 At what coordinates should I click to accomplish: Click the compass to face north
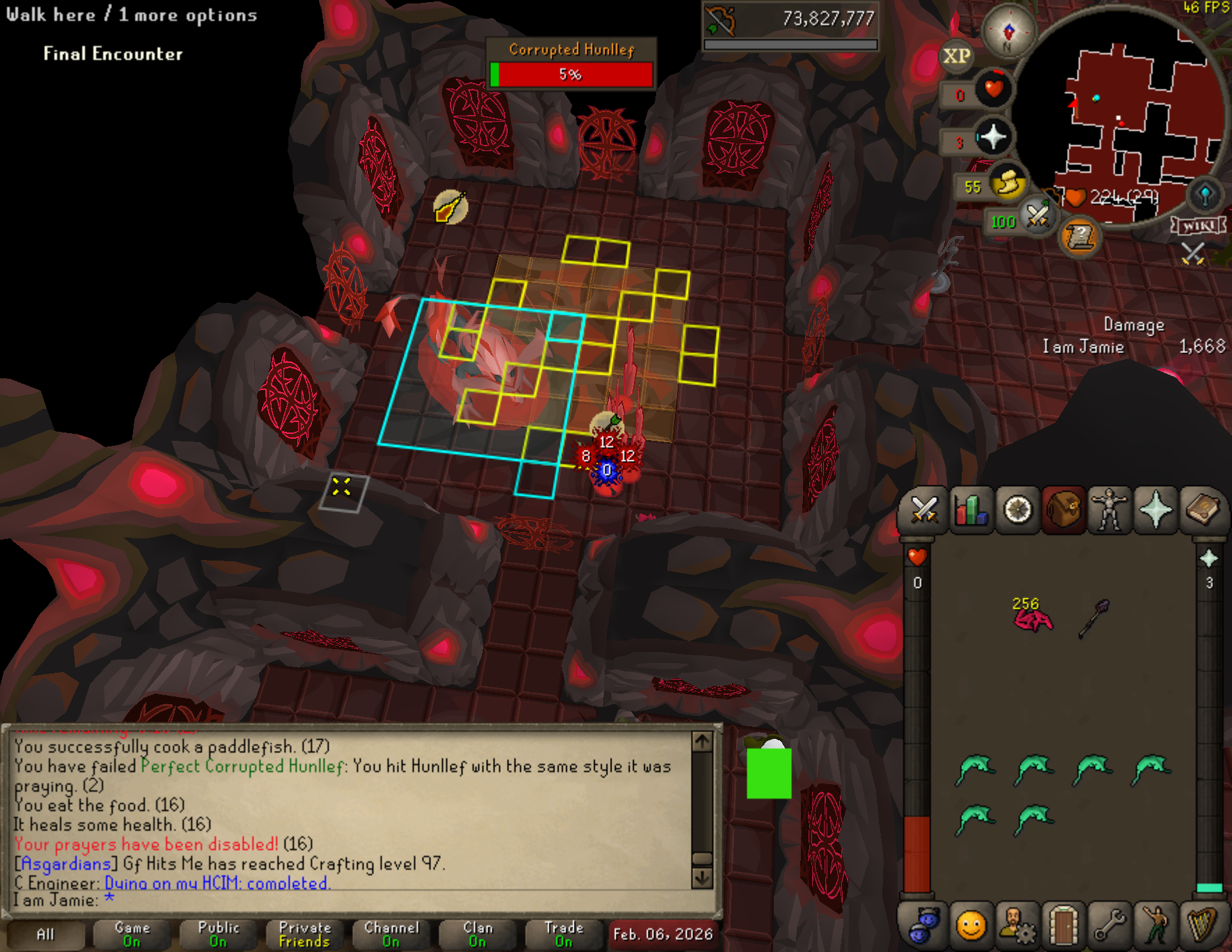point(1008,31)
